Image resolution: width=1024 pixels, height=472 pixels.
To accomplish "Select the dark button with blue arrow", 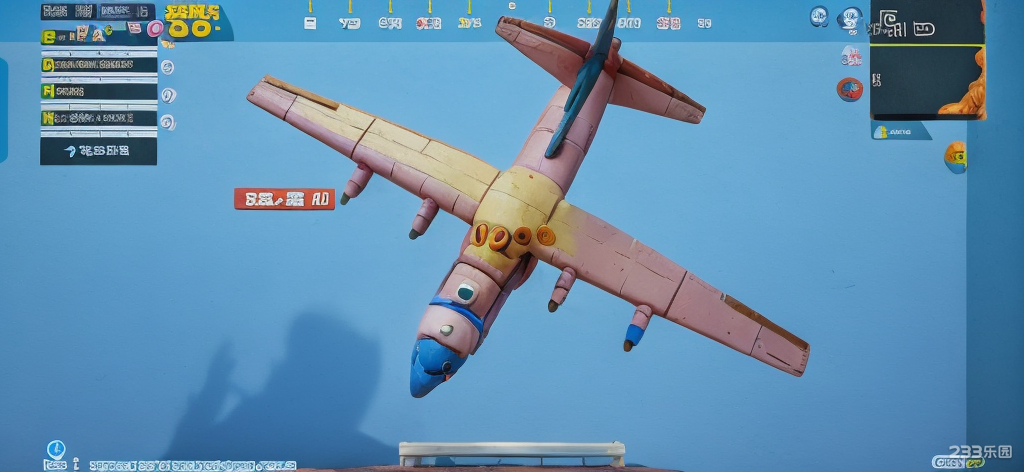I will [98, 151].
